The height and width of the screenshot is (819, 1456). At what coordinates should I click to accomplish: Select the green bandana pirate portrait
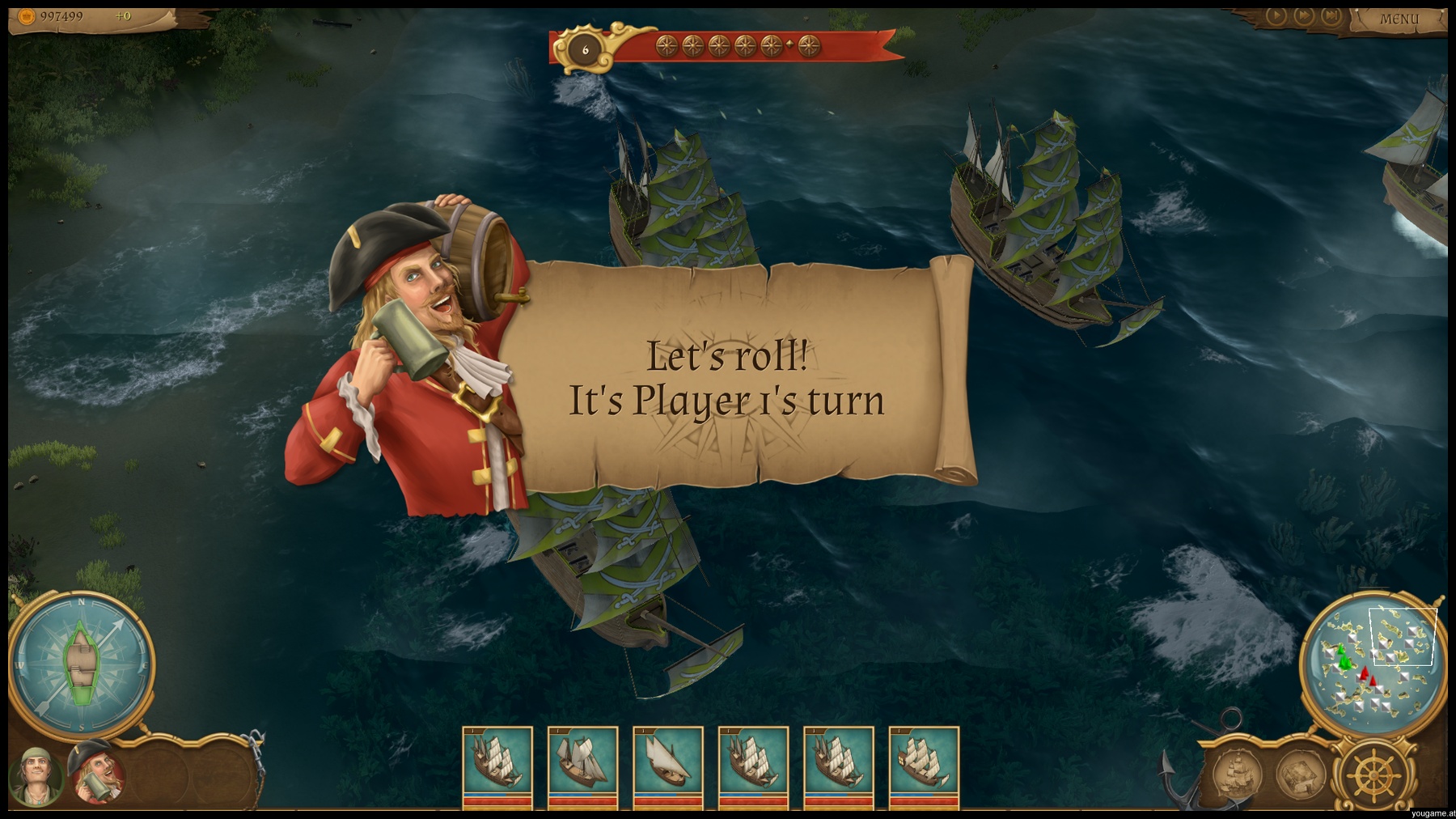tap(36, 775)
